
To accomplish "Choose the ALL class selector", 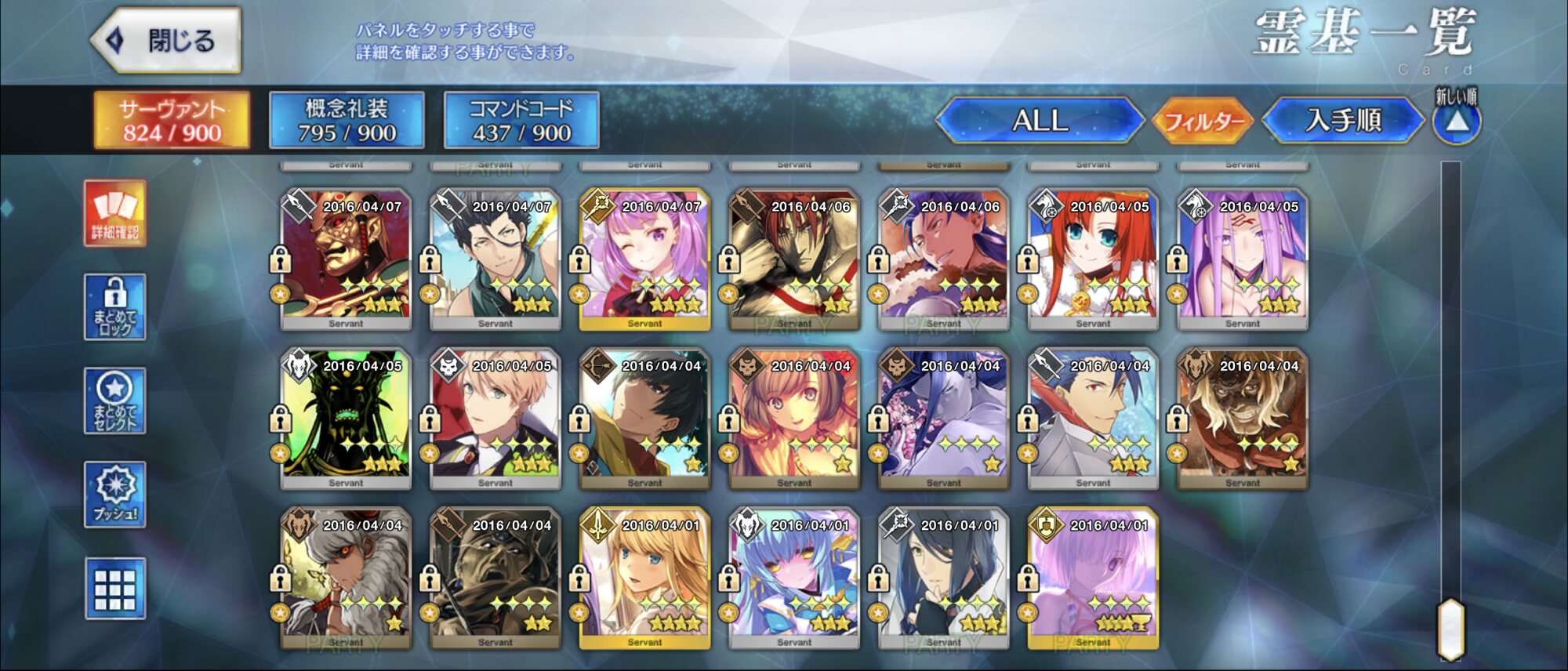I will click(x=1040, y=121).
